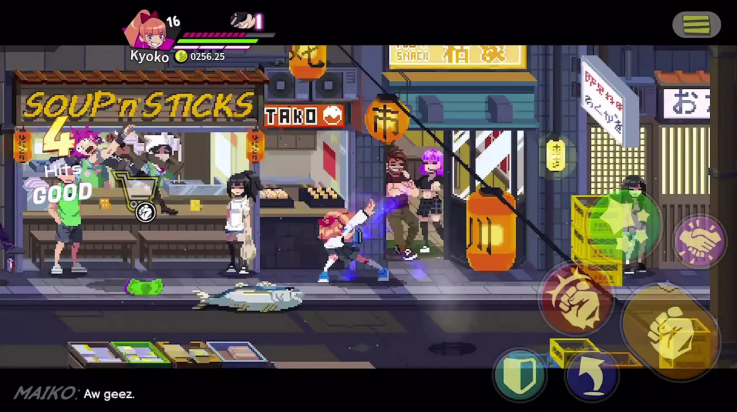The height and width of the screenshot is (412, 737).
Task: Tap the yellow fist attack button
Action: (x=670, y=330)
